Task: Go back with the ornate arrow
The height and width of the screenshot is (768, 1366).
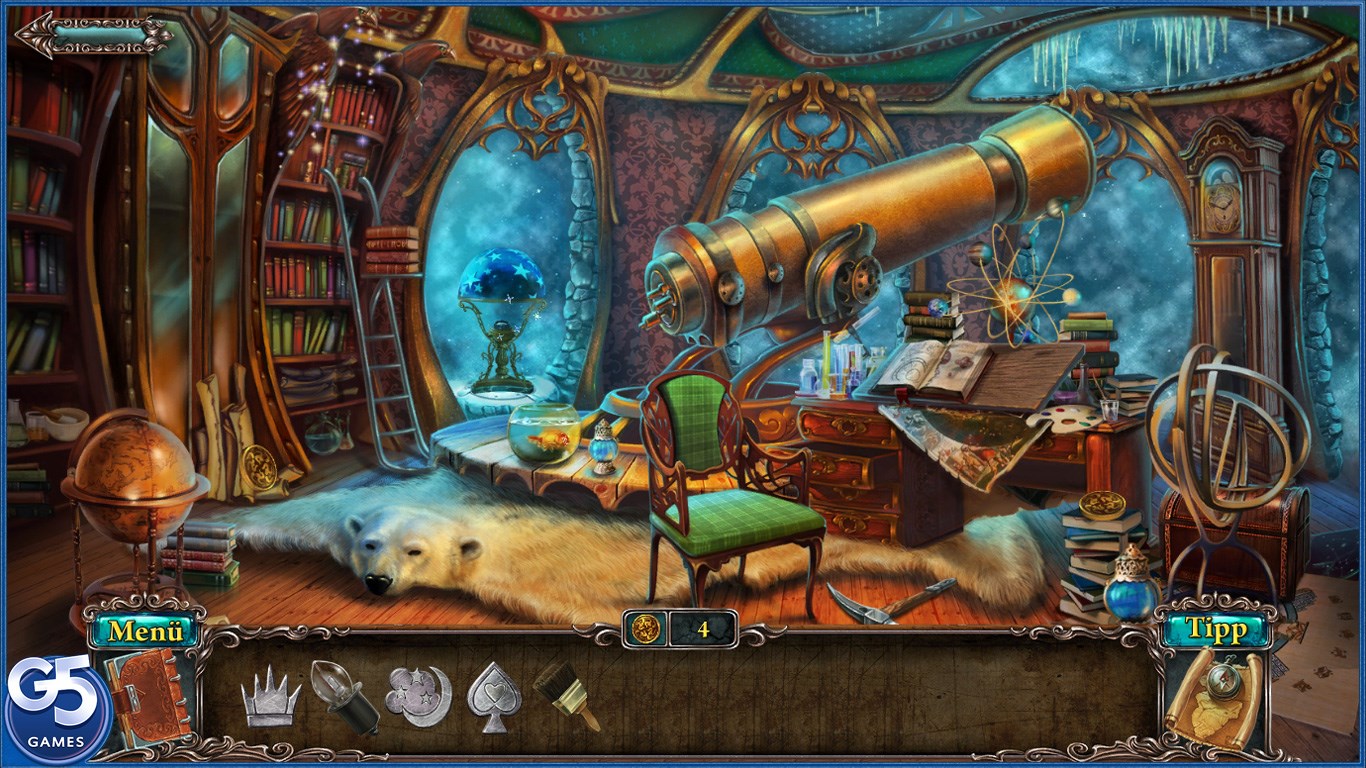Action: (95, 35)
